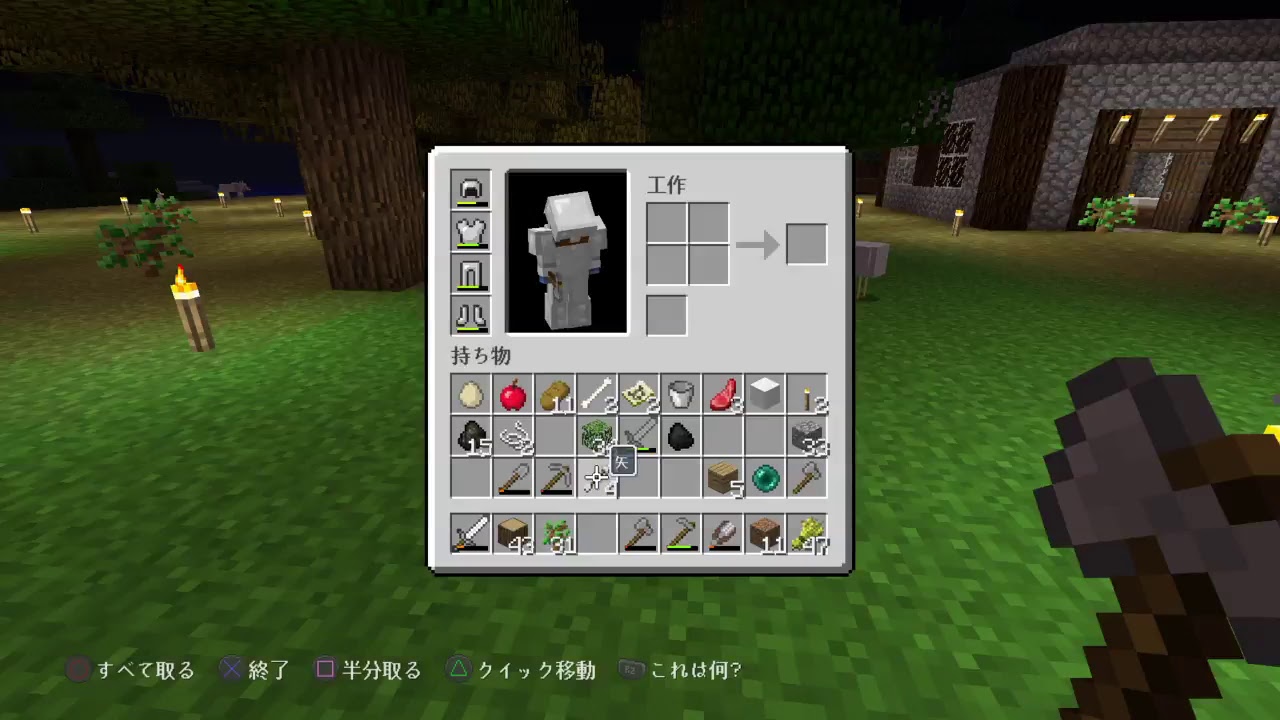Select the iron helmet armor slot

pyautogui.click(x=470, y=190)
